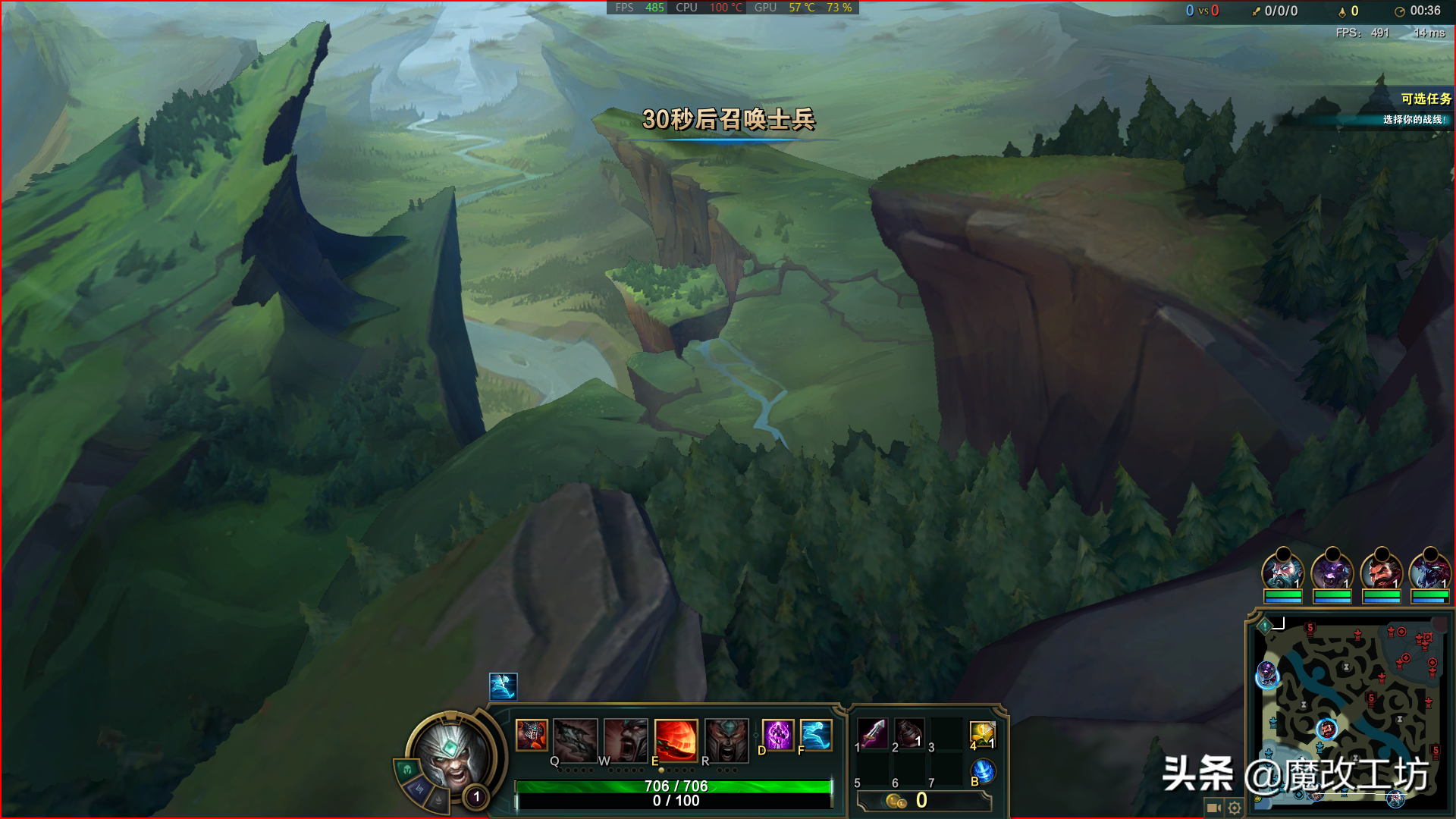Cast the W shout ability
The width and height of the screenshot is (1456, 819).
point(626,738)
